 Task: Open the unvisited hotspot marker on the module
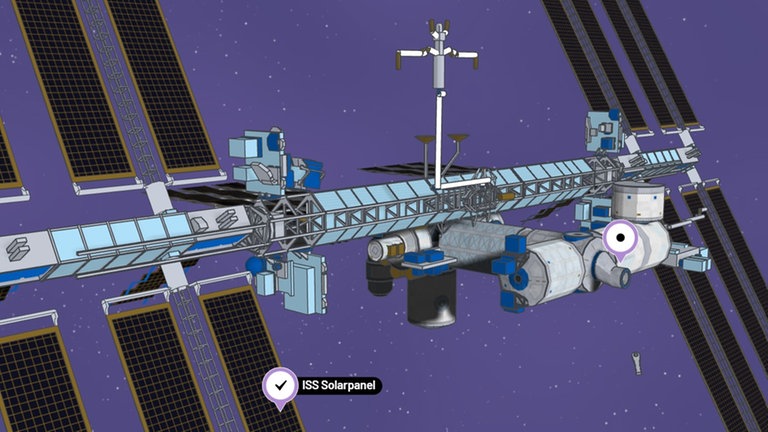tap(622, 239)
